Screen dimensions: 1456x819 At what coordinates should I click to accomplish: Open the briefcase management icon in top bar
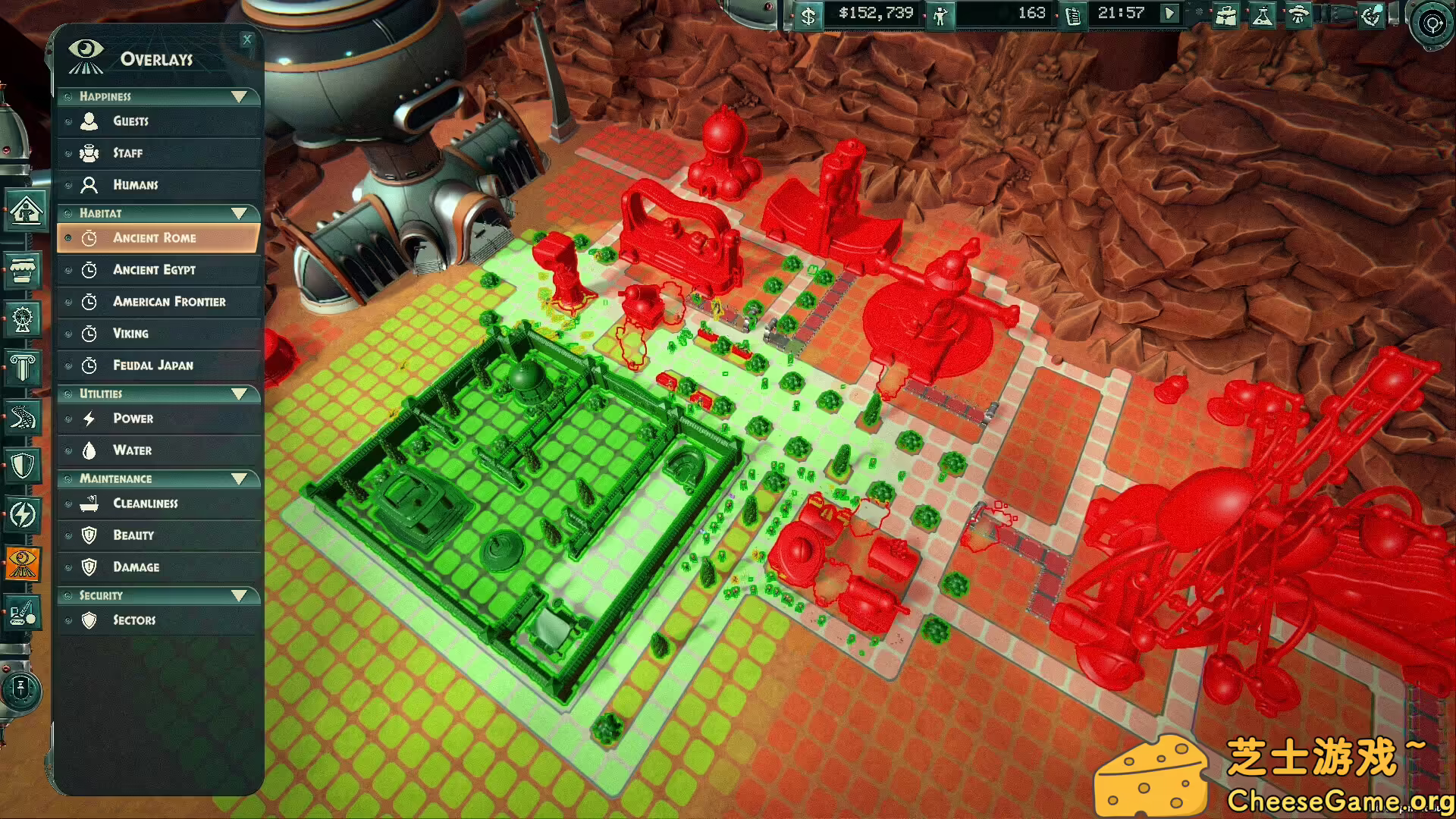point(1225,14)
